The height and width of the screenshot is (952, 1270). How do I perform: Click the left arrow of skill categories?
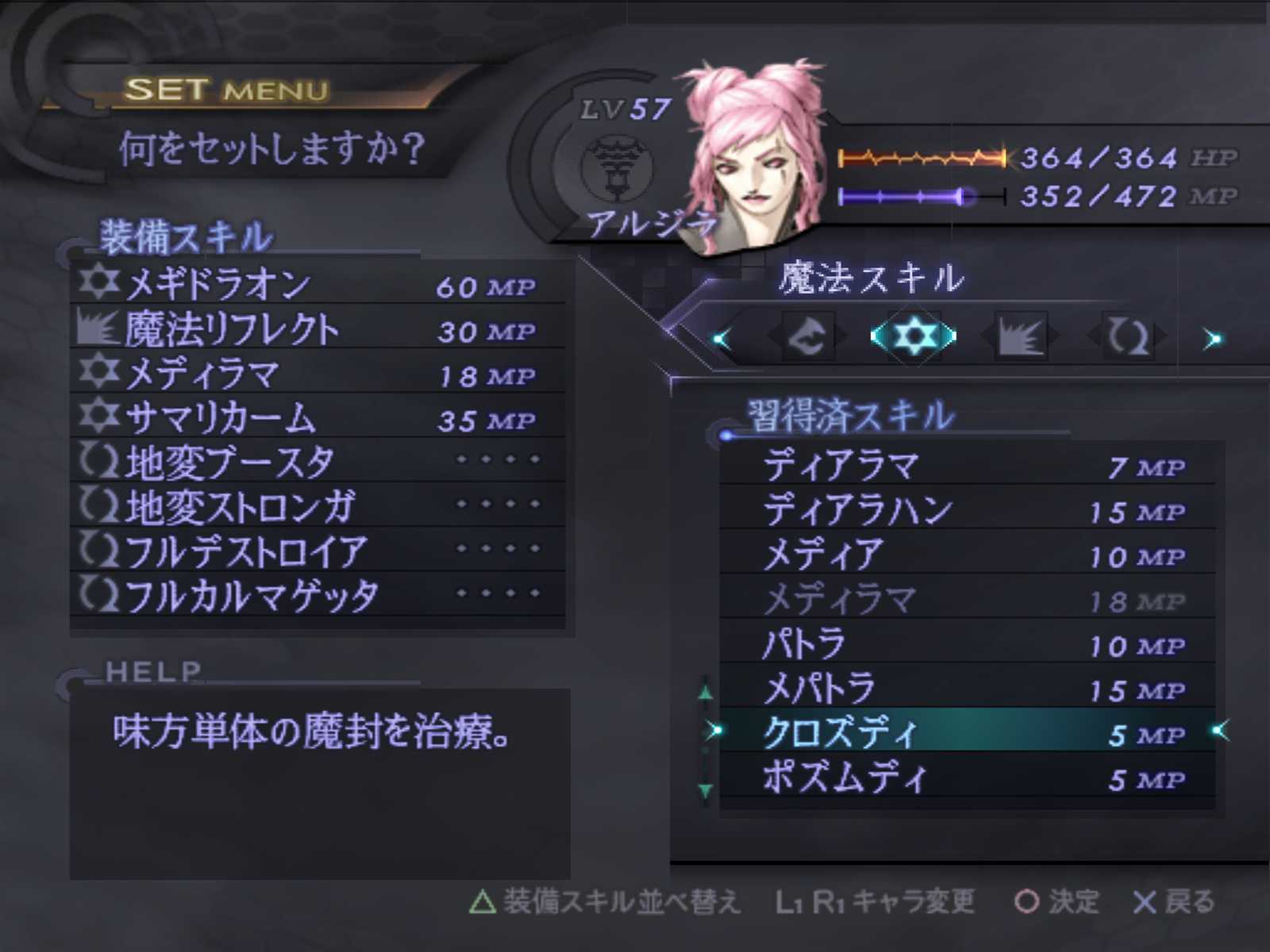click(722, 340)
